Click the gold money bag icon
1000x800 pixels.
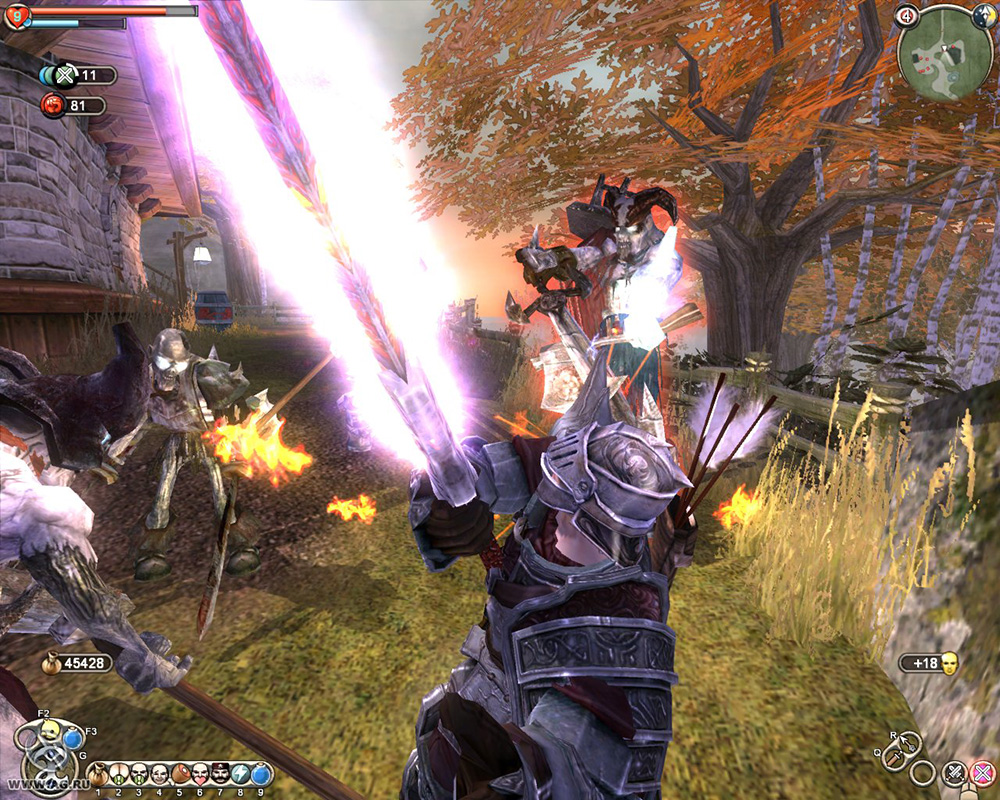(x=50, y=662)
